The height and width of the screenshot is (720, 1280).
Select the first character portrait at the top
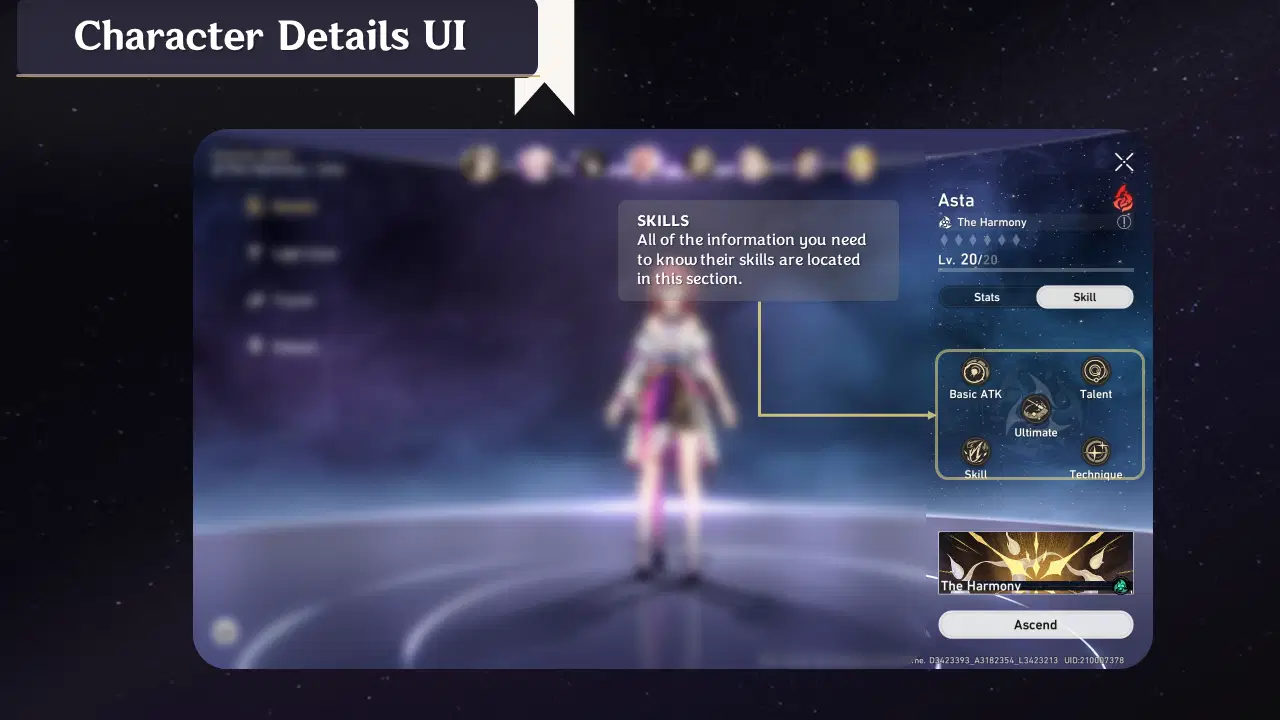480,163
